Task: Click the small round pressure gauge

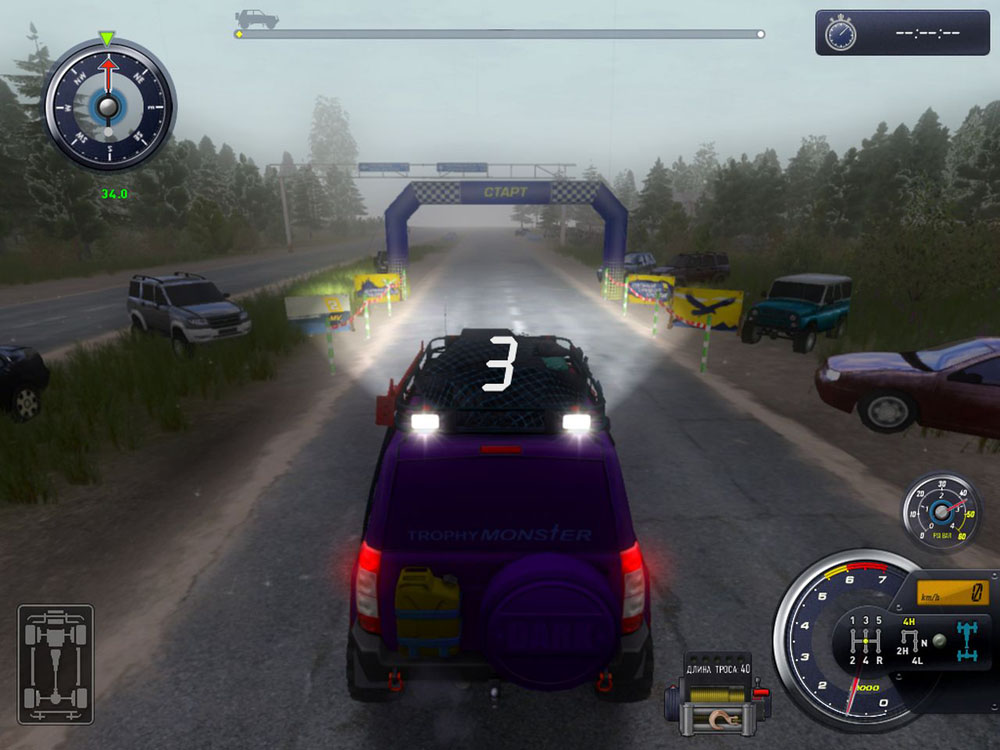Action: (x=941, y=512)
